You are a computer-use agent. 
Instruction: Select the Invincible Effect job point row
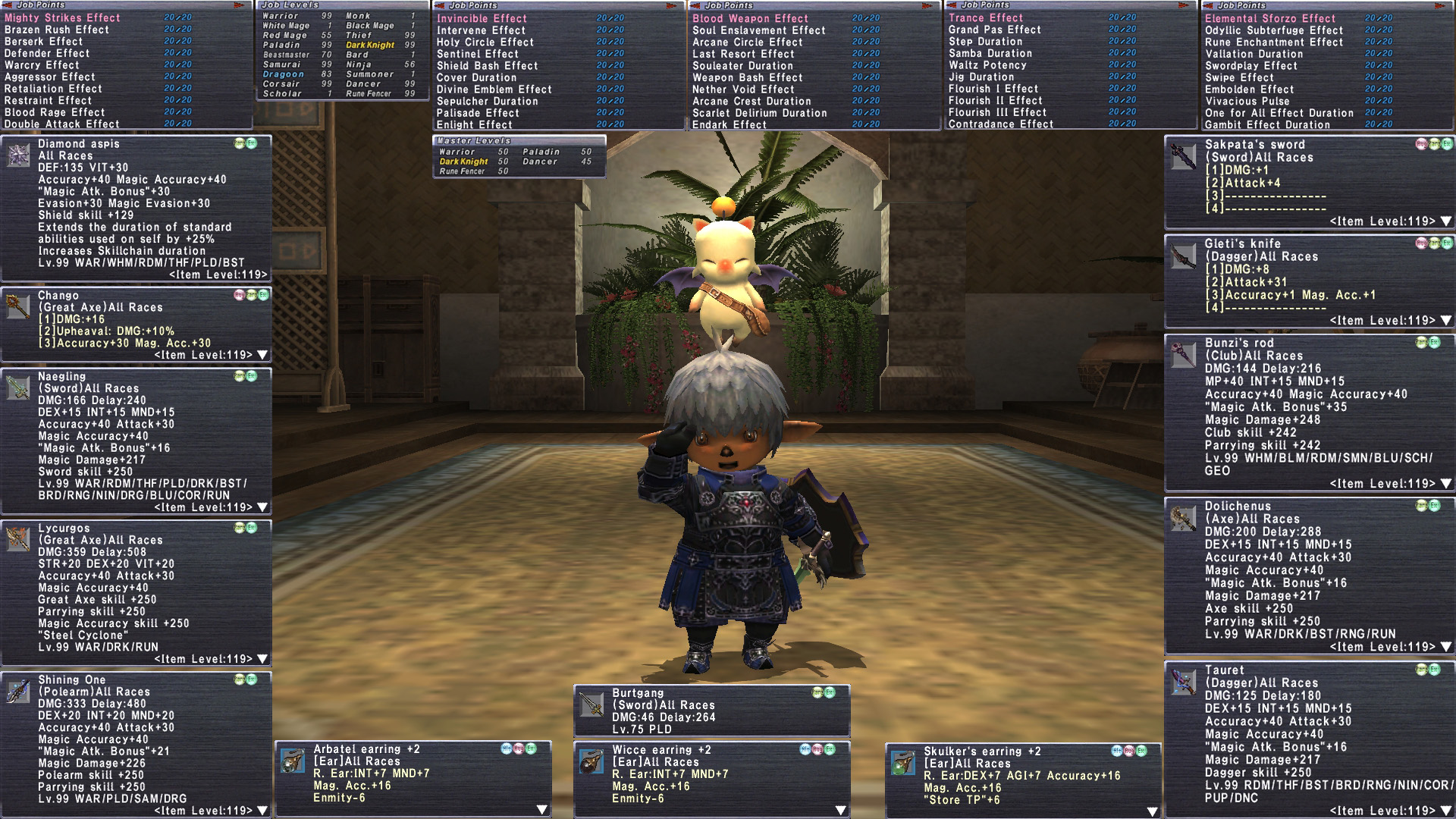[482, 18]
